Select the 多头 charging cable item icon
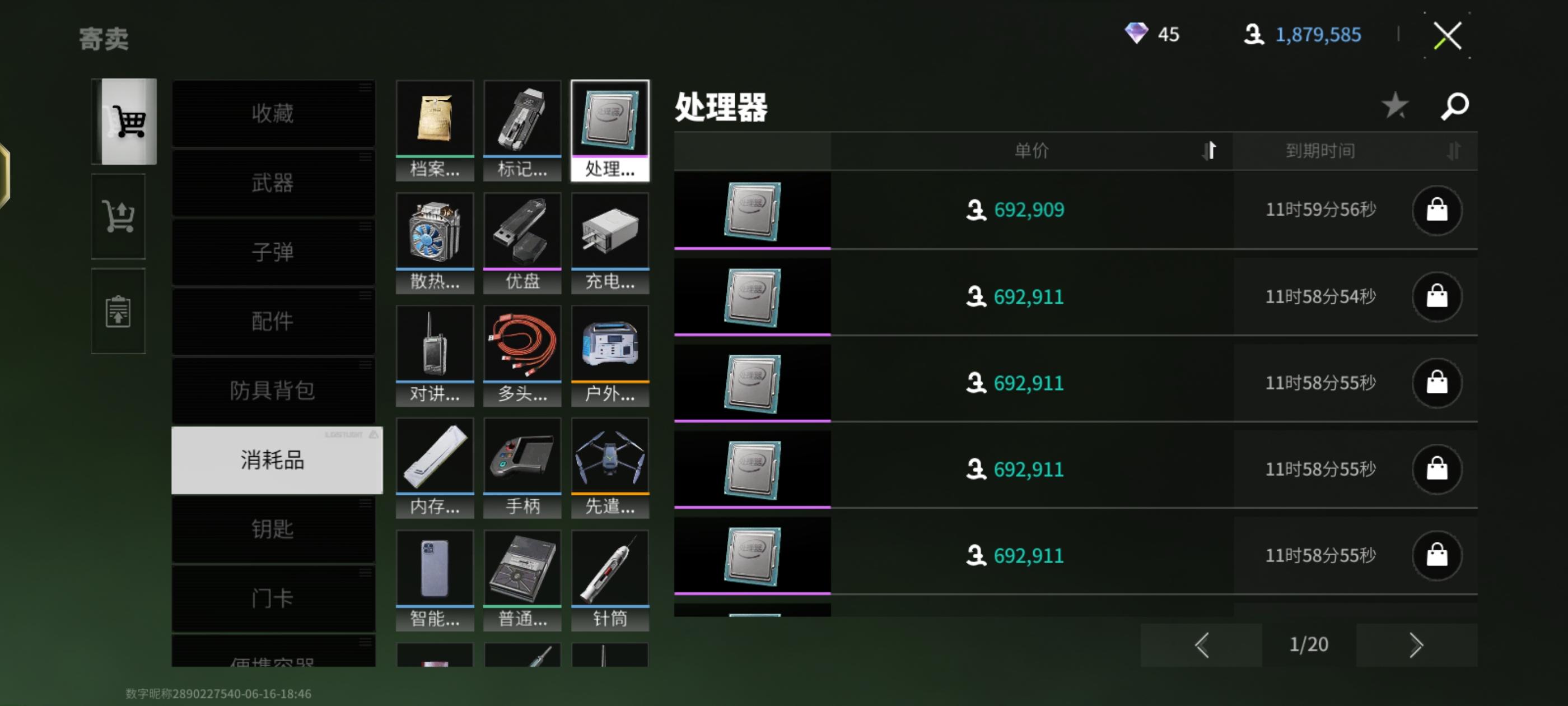 coord(522,344)
